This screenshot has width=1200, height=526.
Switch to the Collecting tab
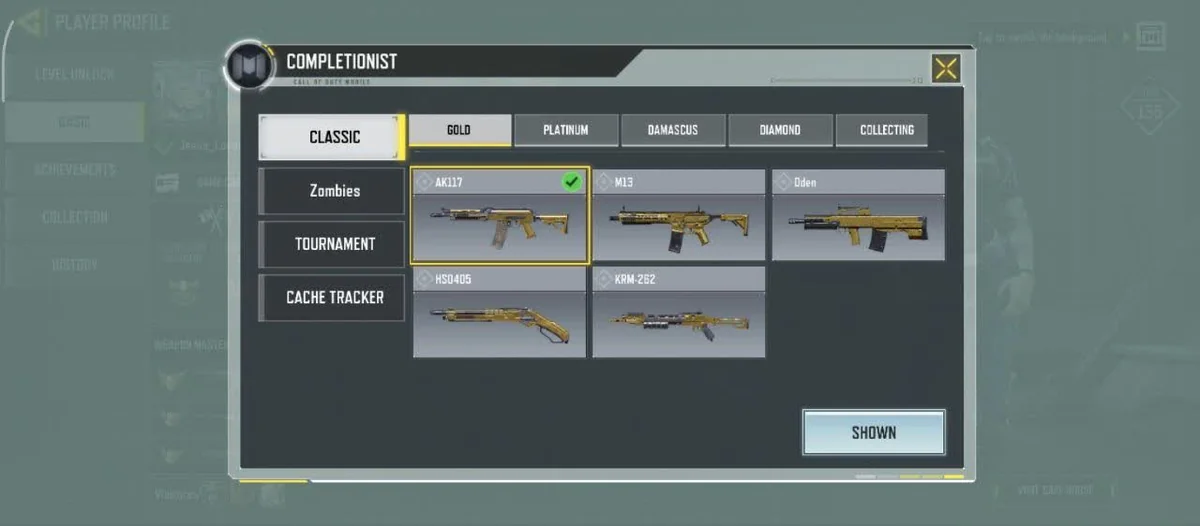(886, 130)
